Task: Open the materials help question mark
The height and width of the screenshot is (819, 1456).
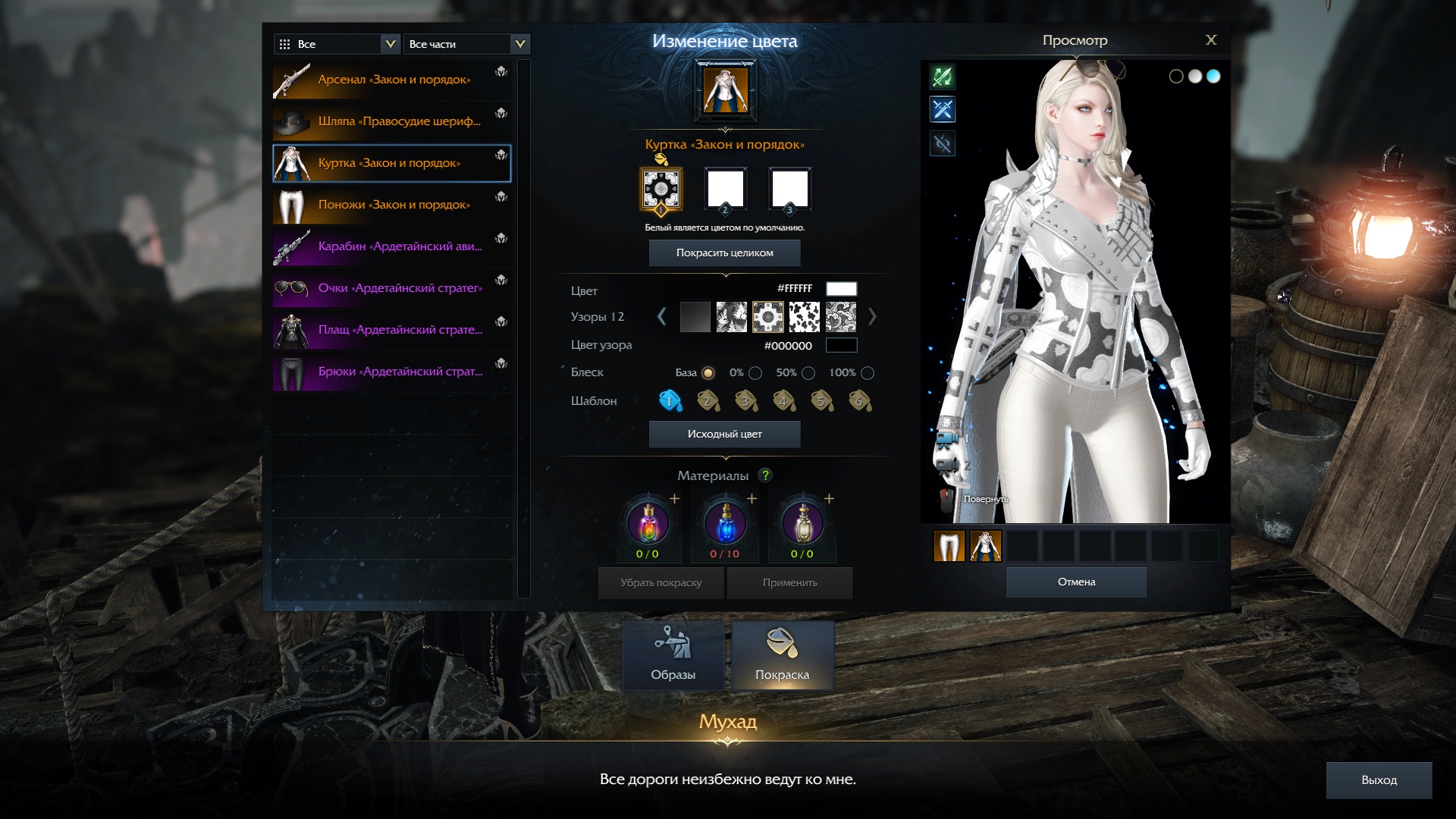Action: [x=766, y=475]
